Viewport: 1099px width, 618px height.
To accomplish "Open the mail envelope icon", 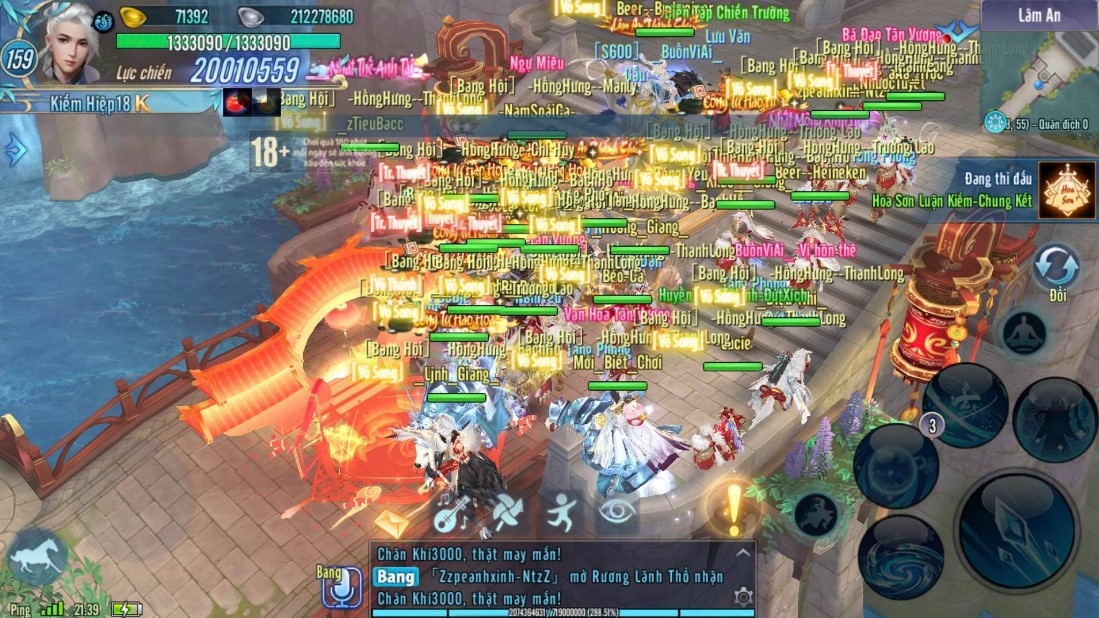I will (391, 522).
